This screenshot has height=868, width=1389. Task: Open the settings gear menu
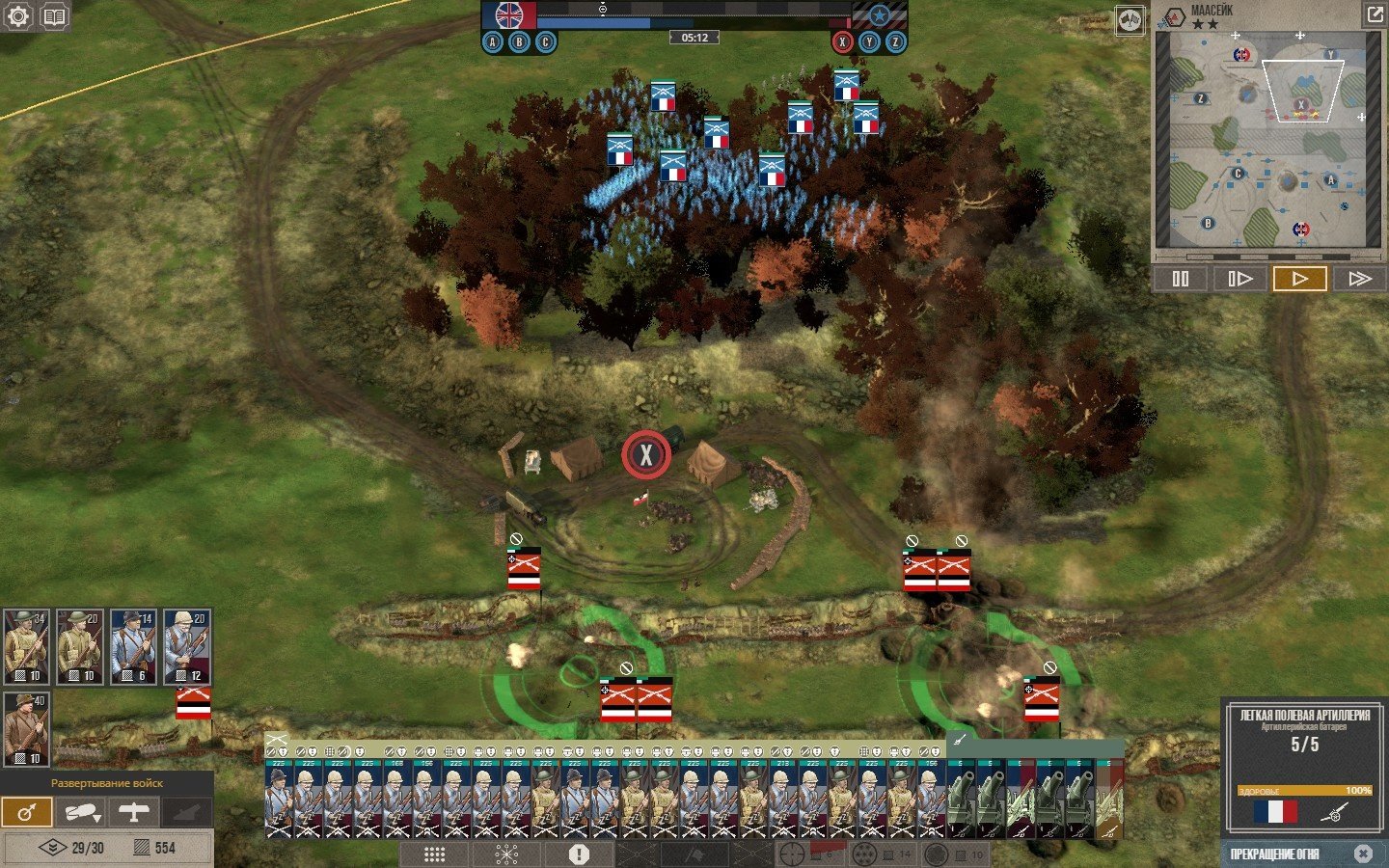pos(18,15)
